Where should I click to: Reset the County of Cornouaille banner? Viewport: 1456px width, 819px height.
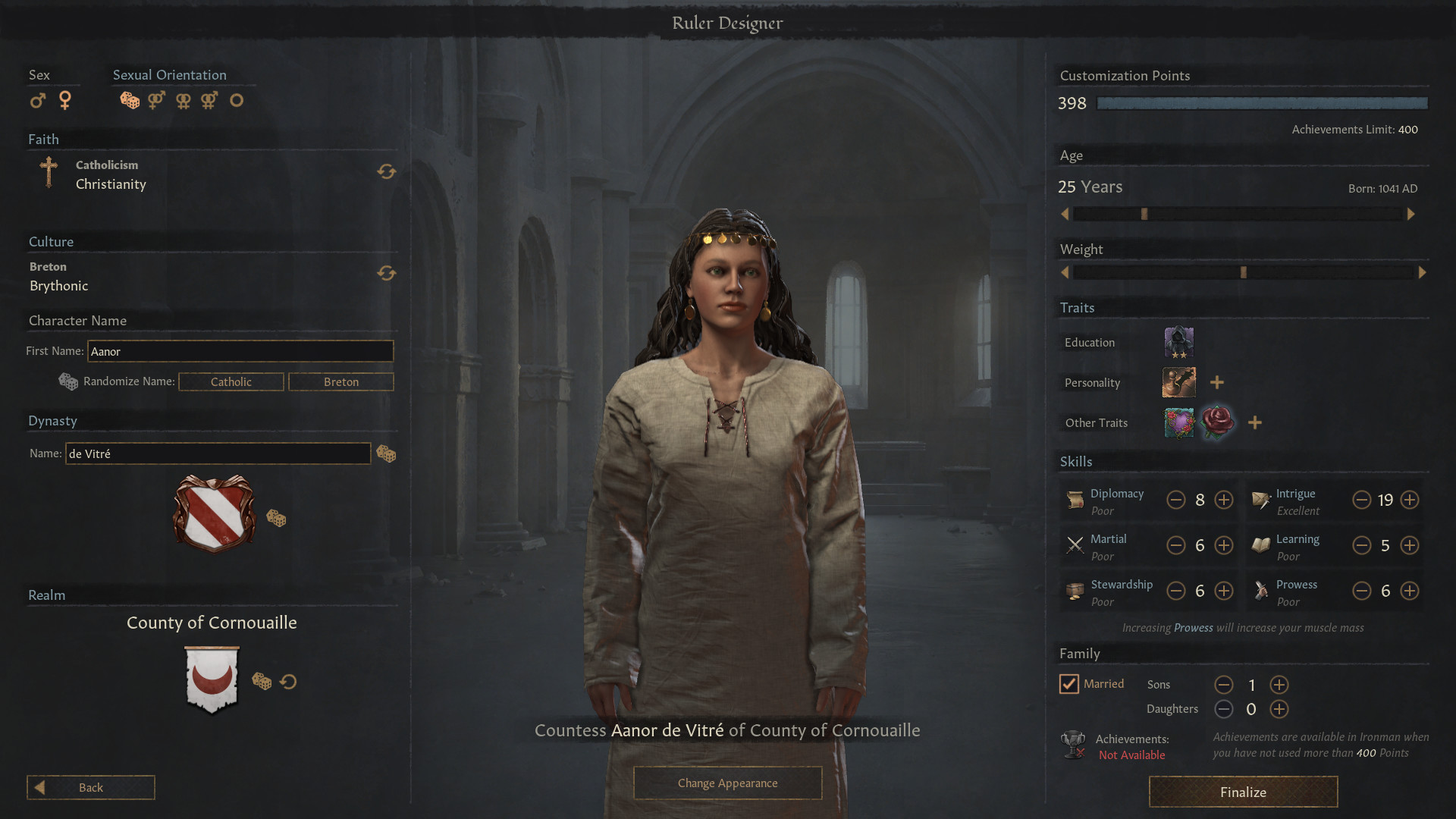pos(288,682)
